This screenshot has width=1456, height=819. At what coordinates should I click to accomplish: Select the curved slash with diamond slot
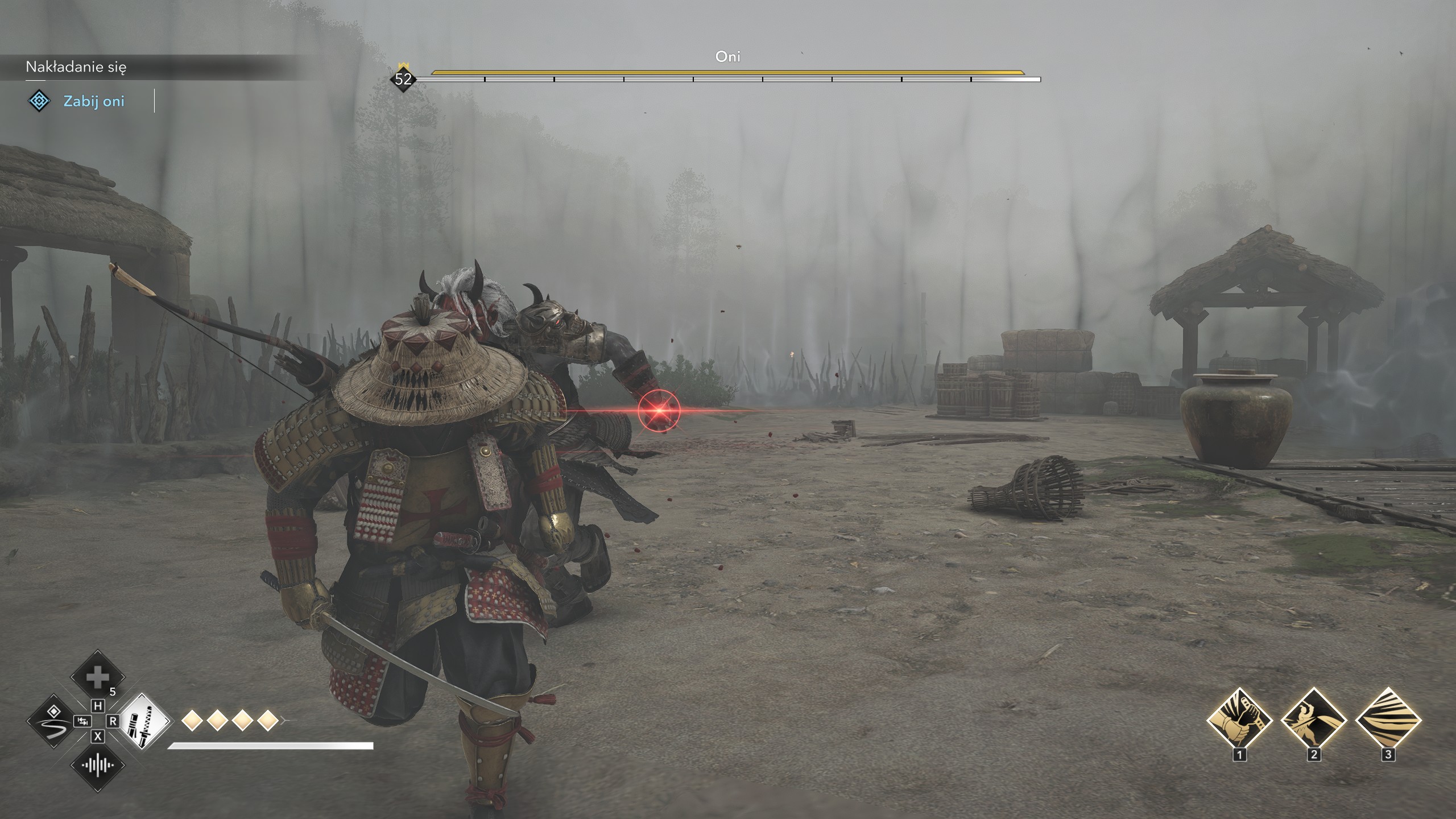53,721
